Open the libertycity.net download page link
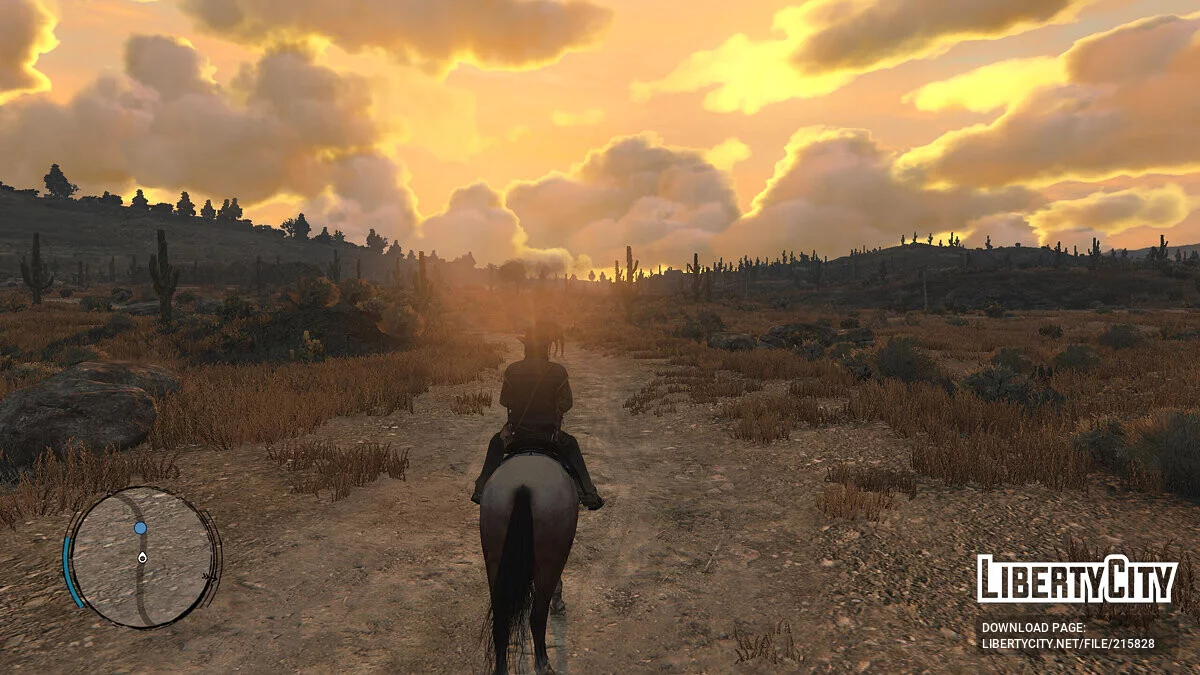 tap(1067, 644)
